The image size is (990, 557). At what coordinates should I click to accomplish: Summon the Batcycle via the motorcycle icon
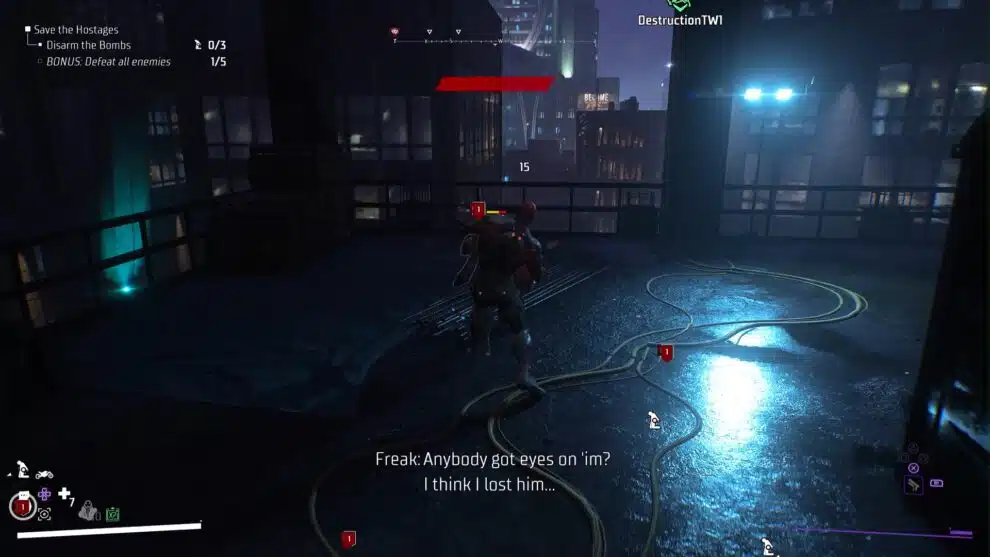[x=44, y=473]
